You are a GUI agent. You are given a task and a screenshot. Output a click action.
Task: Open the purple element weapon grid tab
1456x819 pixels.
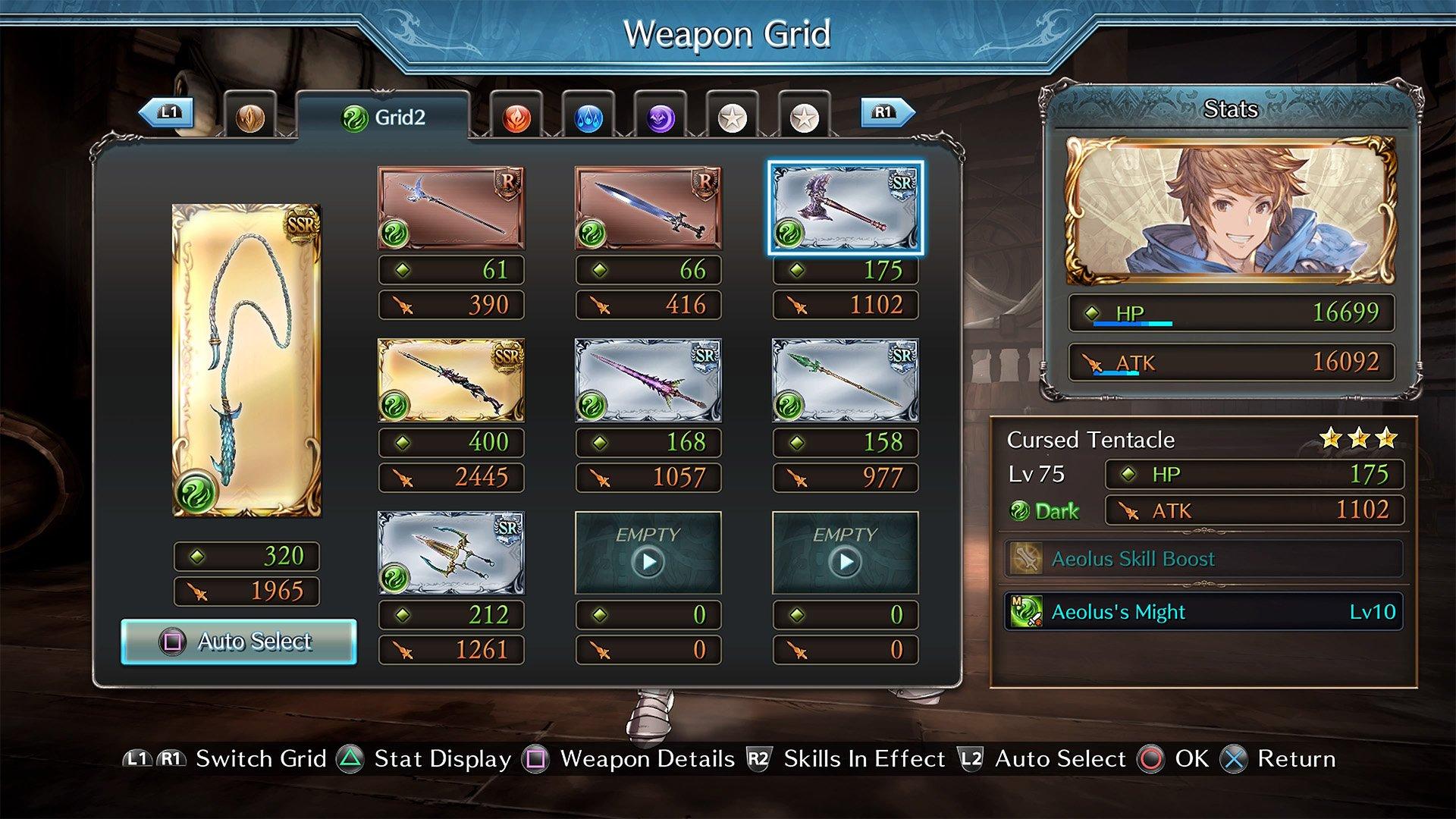coord(661,118)
